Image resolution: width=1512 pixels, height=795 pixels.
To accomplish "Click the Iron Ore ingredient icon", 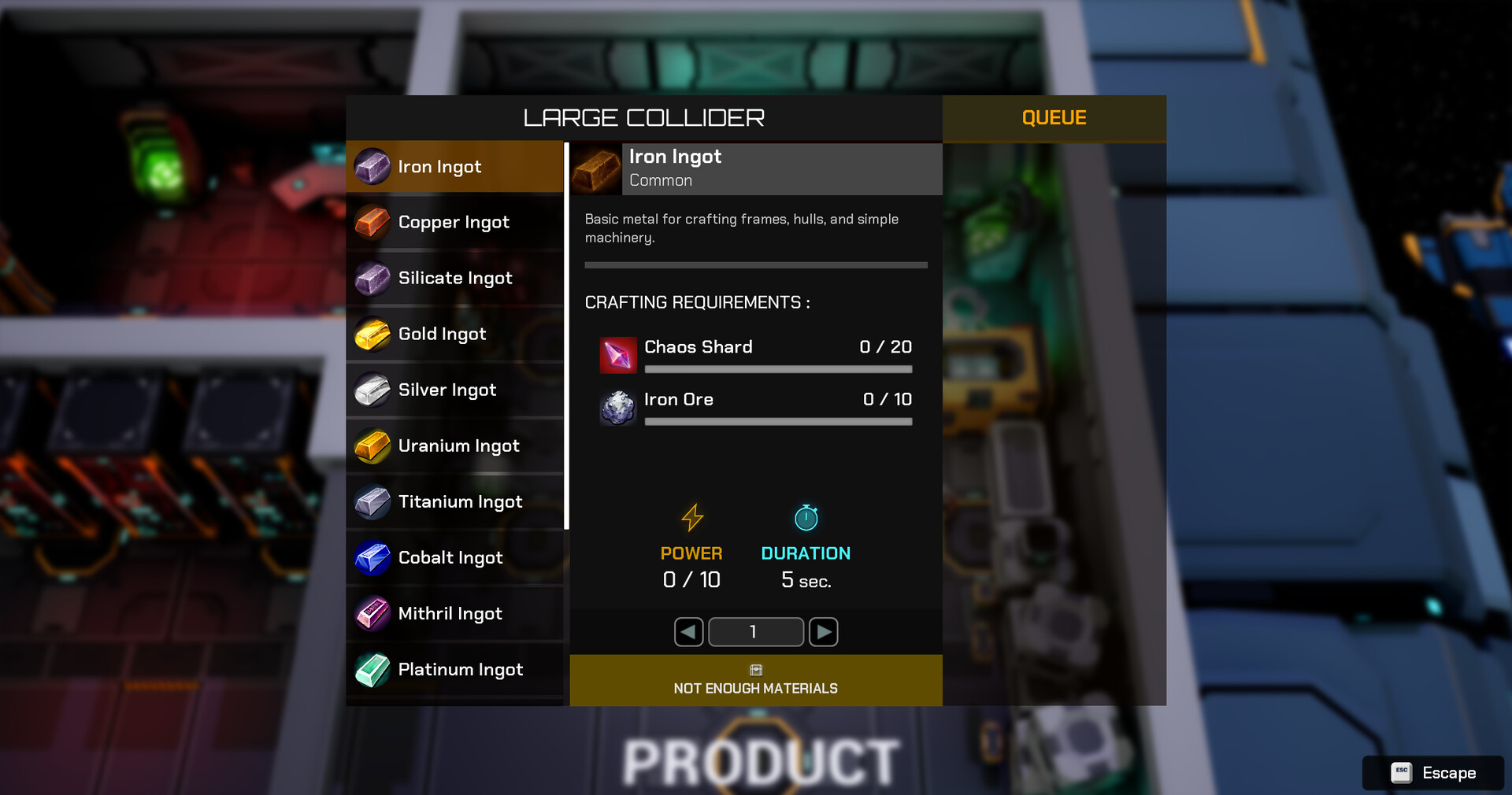I will pos(617,408).
